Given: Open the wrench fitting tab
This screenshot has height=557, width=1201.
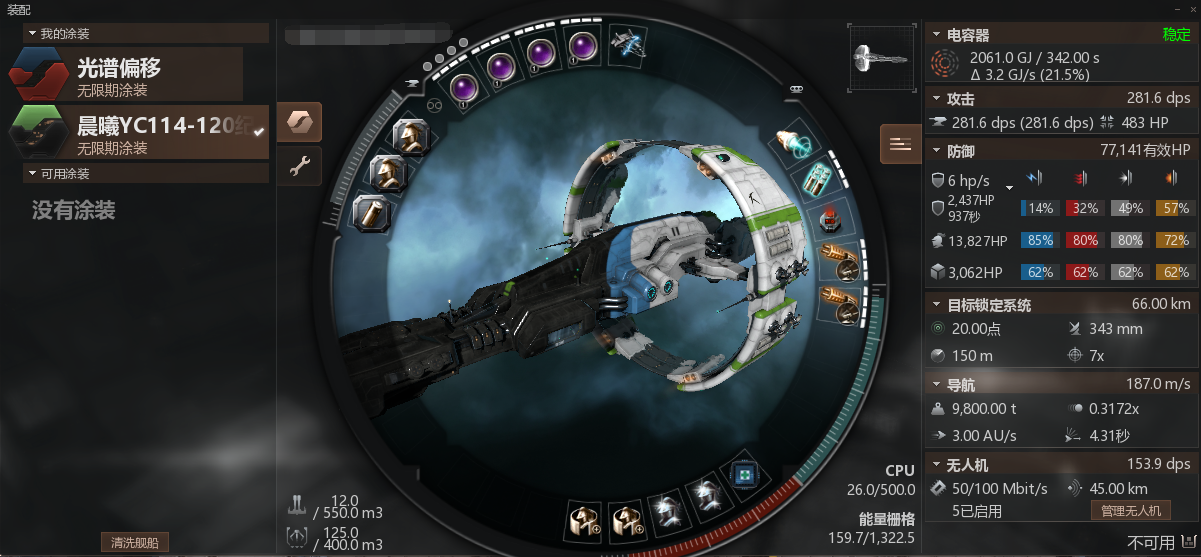Looking at the screenshot, I should 299,166.
